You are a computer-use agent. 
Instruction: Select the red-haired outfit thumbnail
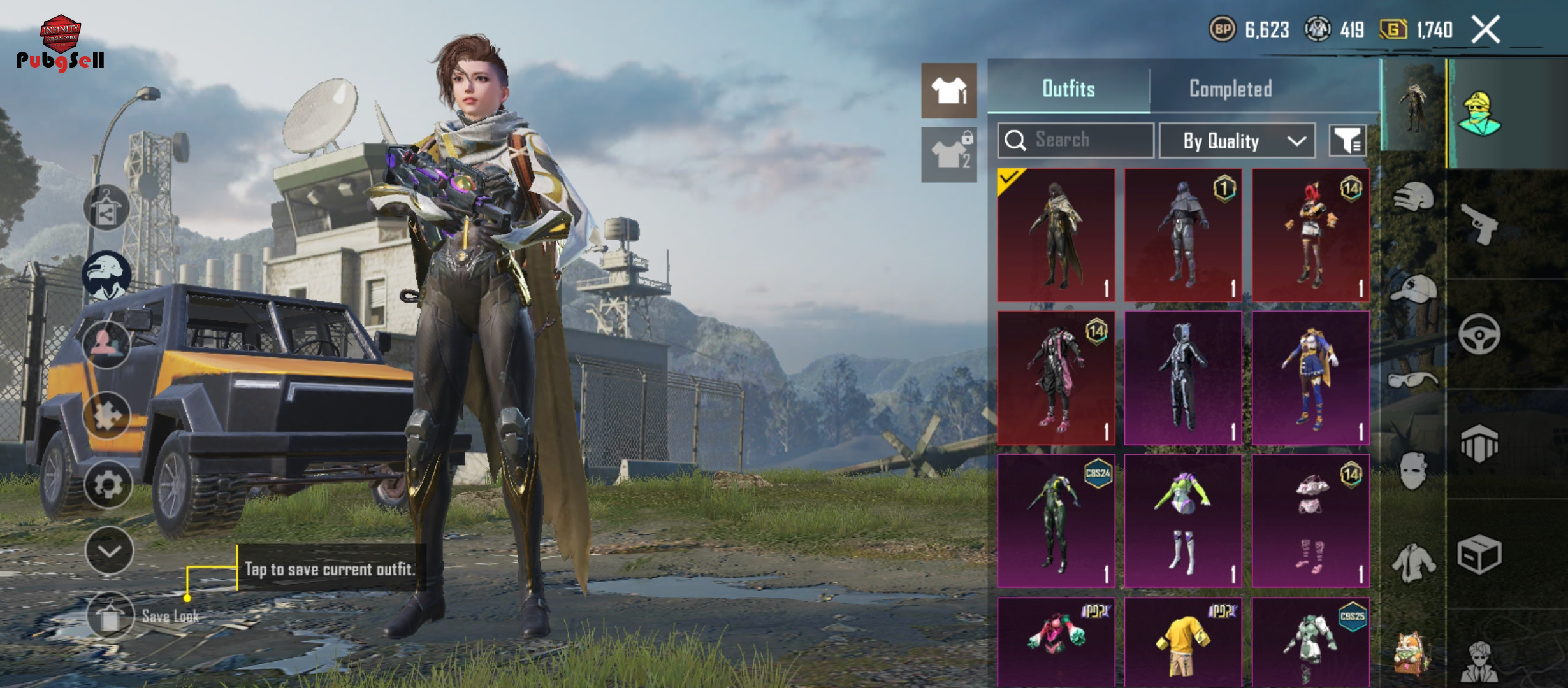(x=1310, y=235)
